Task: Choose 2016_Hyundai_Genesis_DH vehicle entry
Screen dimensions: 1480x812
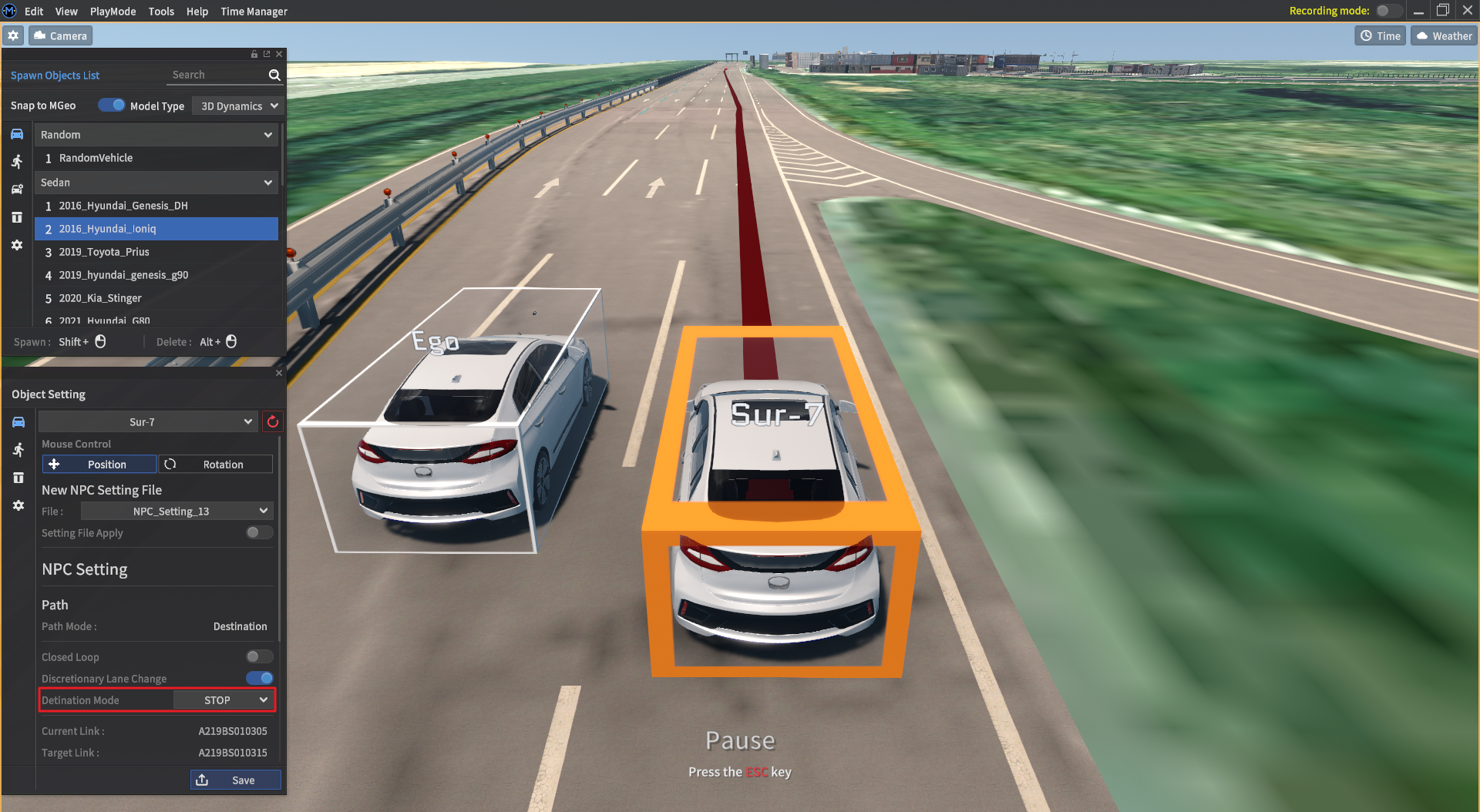Action: (123, 206)
